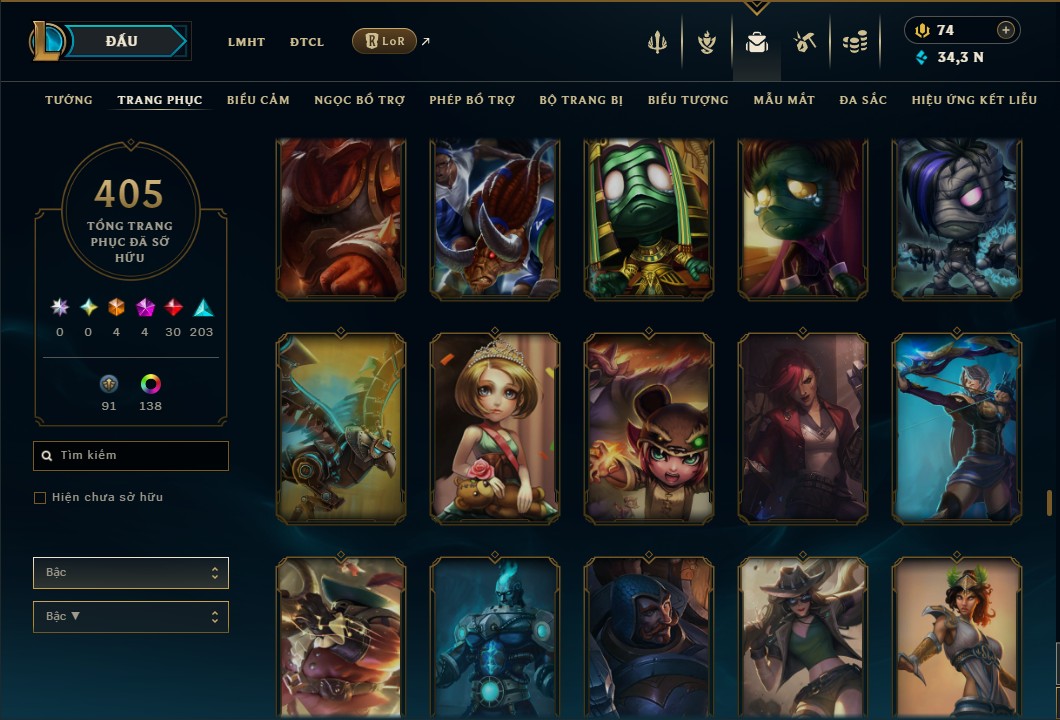Open the MẪU MẮT wards tab

point(784,100)
